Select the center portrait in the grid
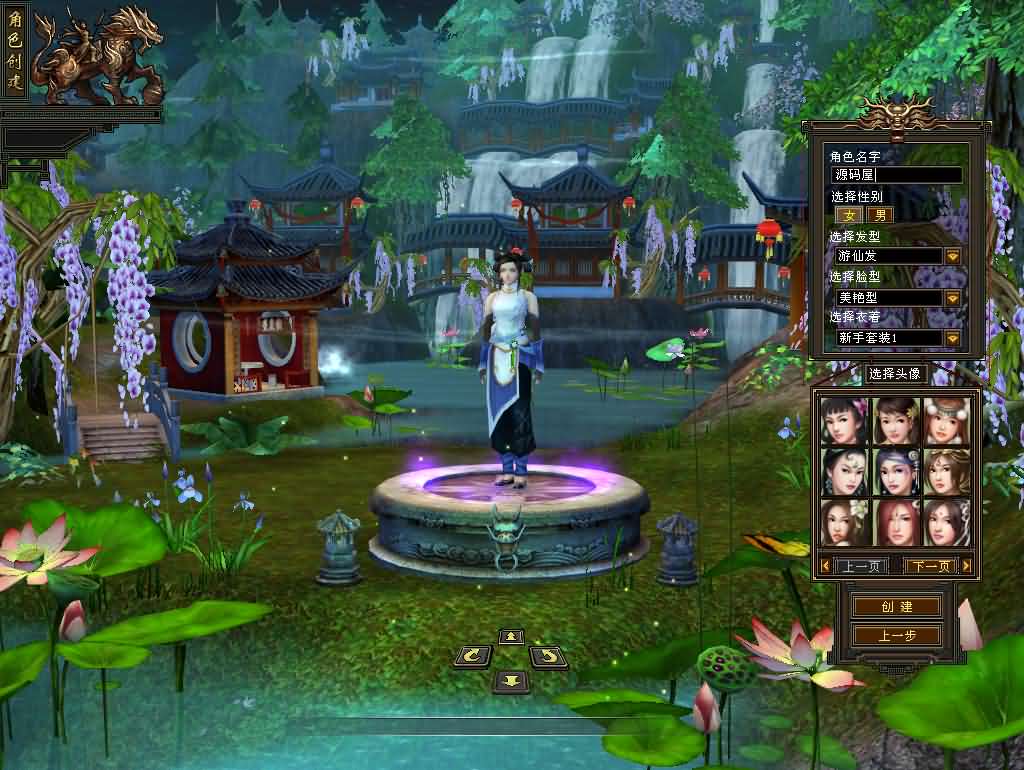The height and width of the screenshot is (770, 1024). point(896,471)
